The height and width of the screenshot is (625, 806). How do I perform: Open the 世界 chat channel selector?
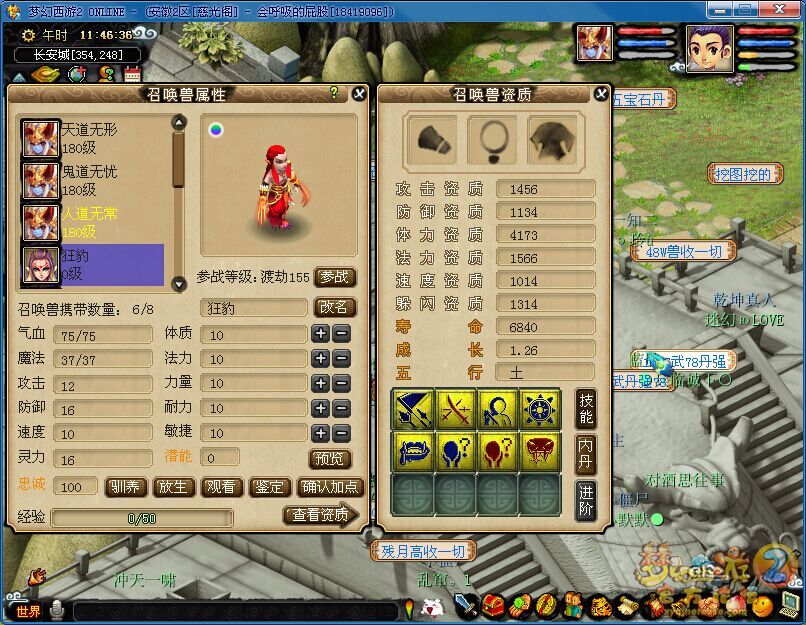point(28,610)
